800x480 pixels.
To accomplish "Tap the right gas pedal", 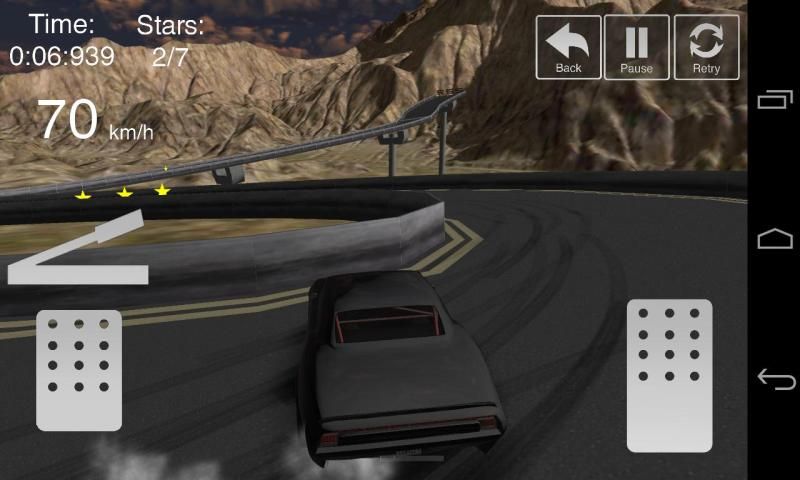I will 669,375.
